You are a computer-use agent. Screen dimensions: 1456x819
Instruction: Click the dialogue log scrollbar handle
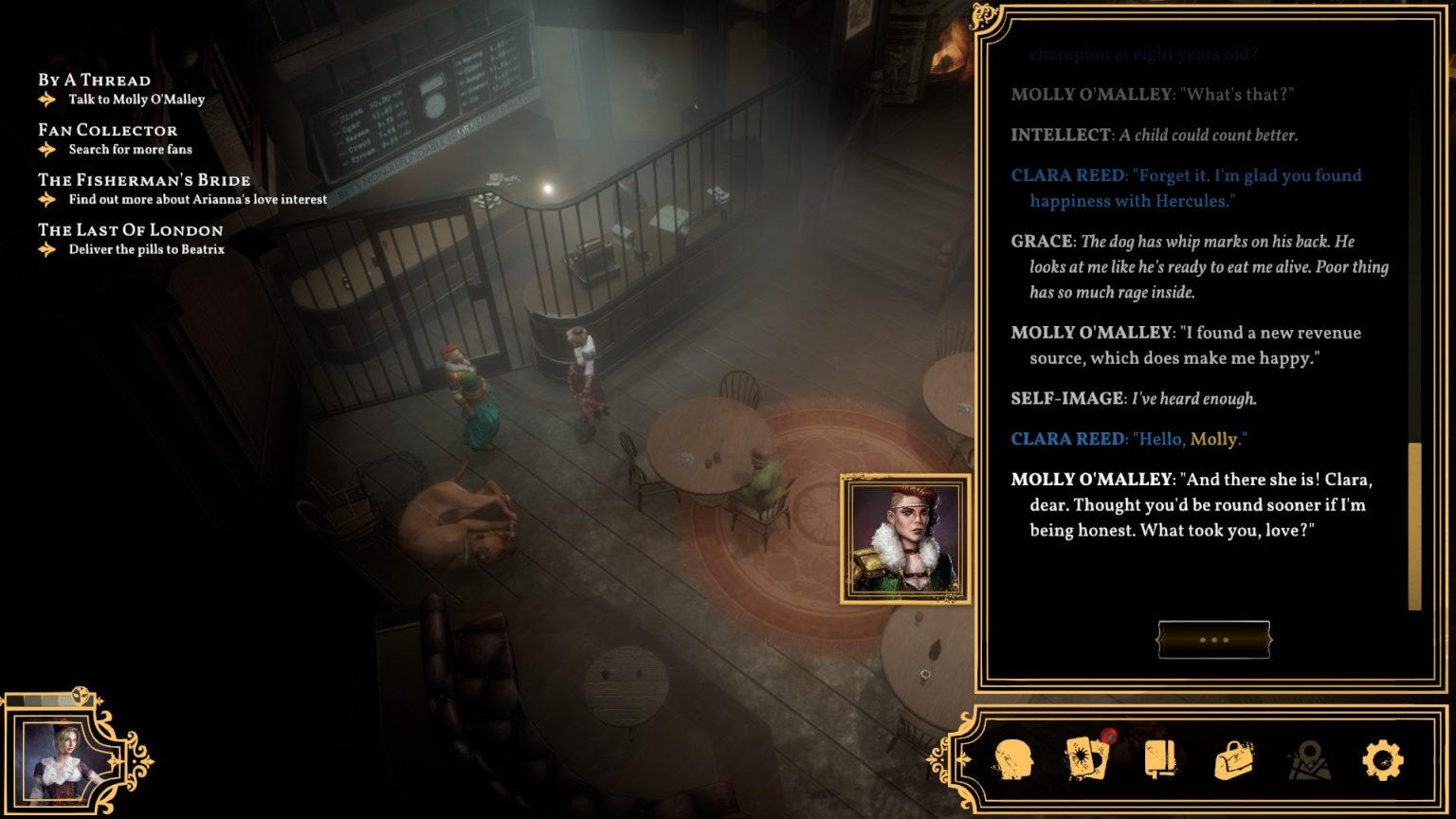click(x=1414, y=526)
